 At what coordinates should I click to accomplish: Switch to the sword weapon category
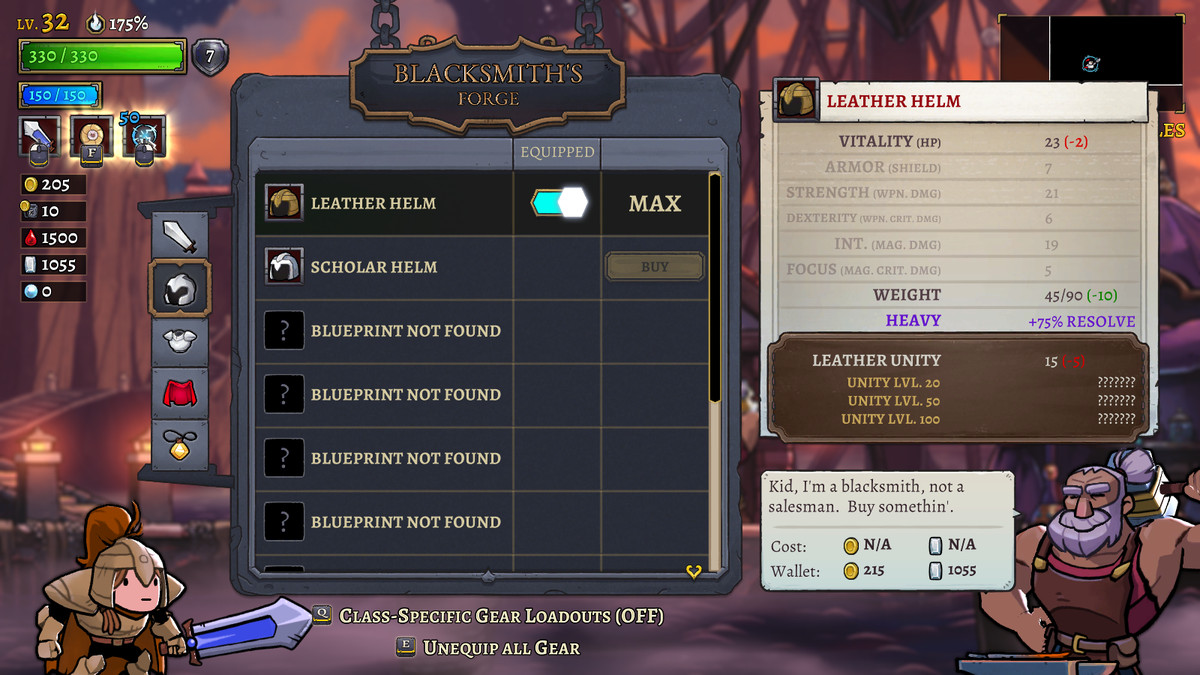(180, 236)
